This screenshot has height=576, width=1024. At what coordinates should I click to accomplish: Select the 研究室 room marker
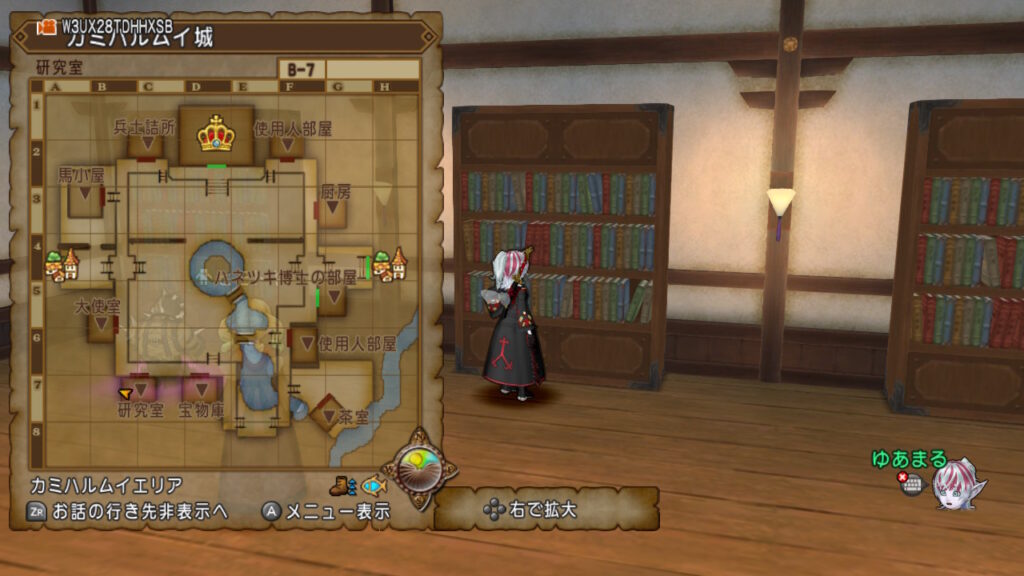tap(141, 389)
